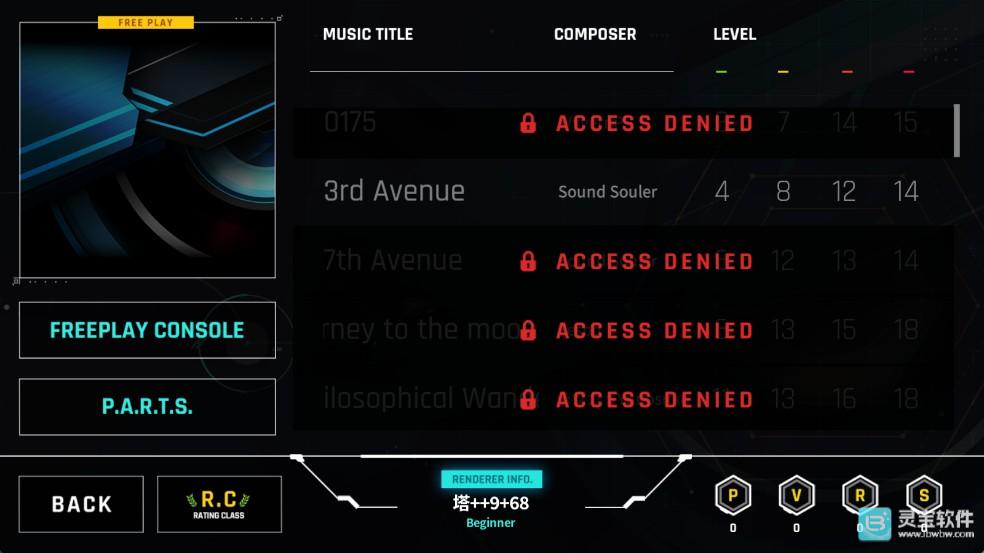
Task: Go BACK to the previous screen
Action: 81,504
